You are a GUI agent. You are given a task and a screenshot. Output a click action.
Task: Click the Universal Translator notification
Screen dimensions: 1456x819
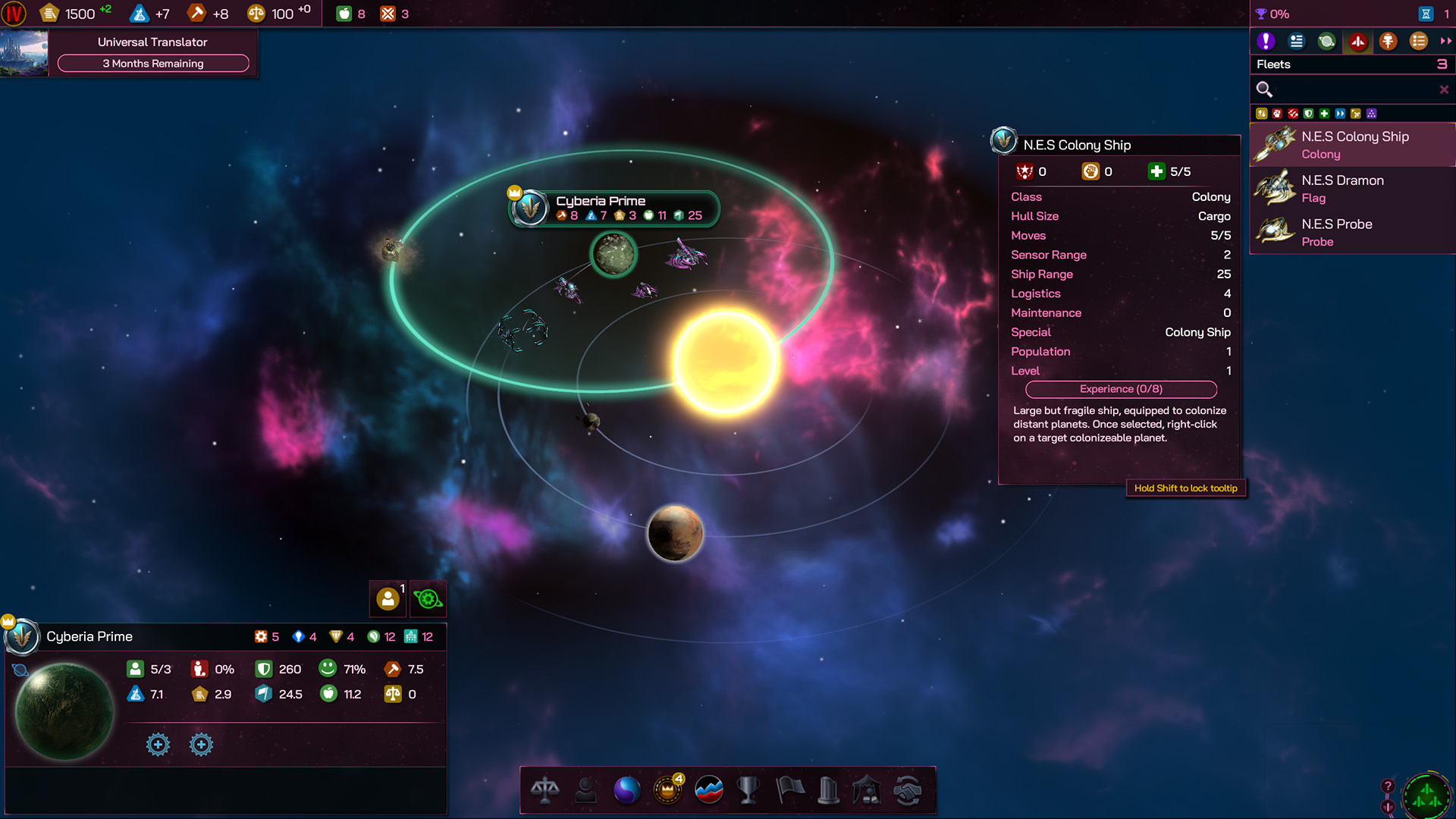(151, 42)
